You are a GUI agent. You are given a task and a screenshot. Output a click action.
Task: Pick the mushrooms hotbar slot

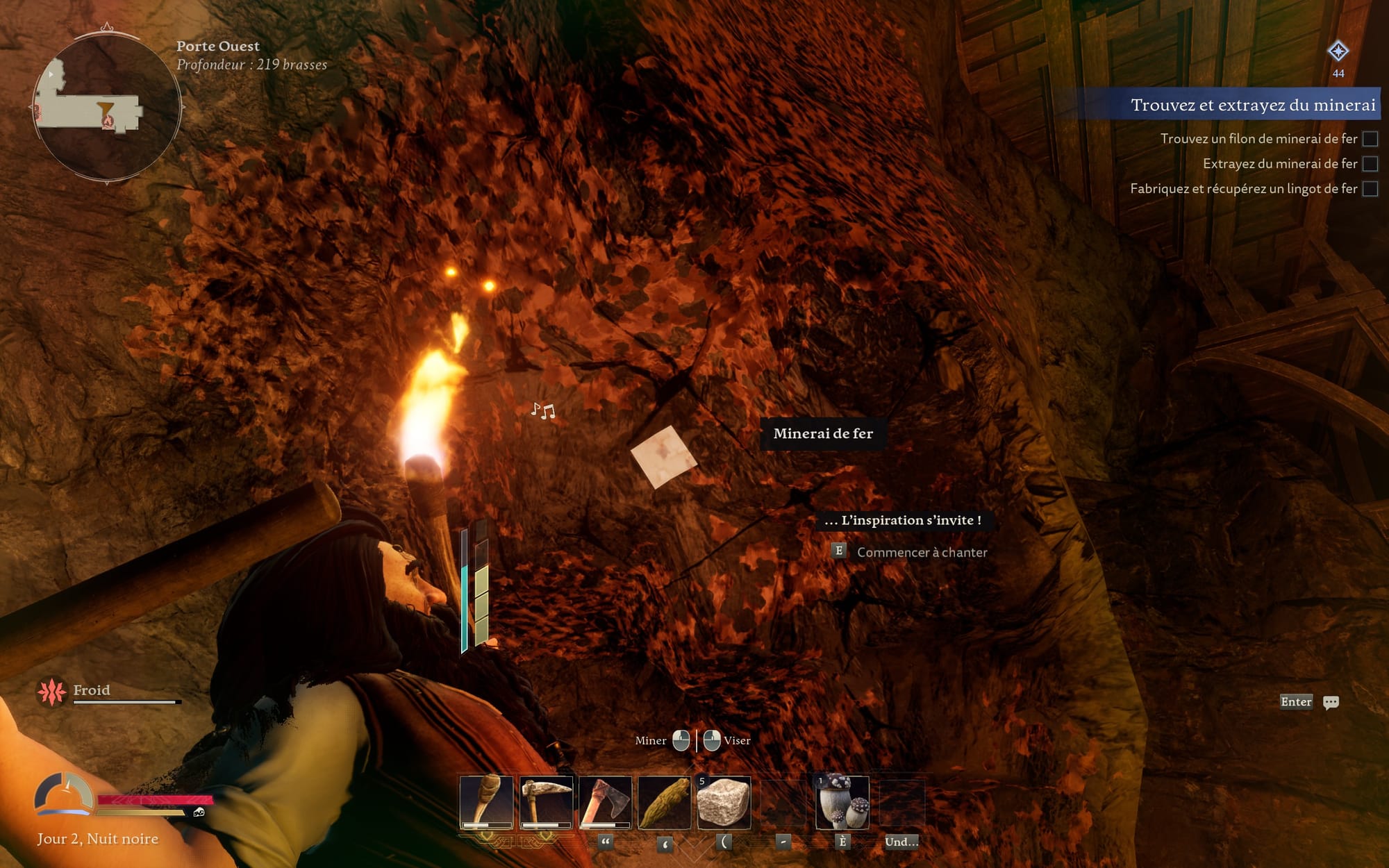pos(842,802)
